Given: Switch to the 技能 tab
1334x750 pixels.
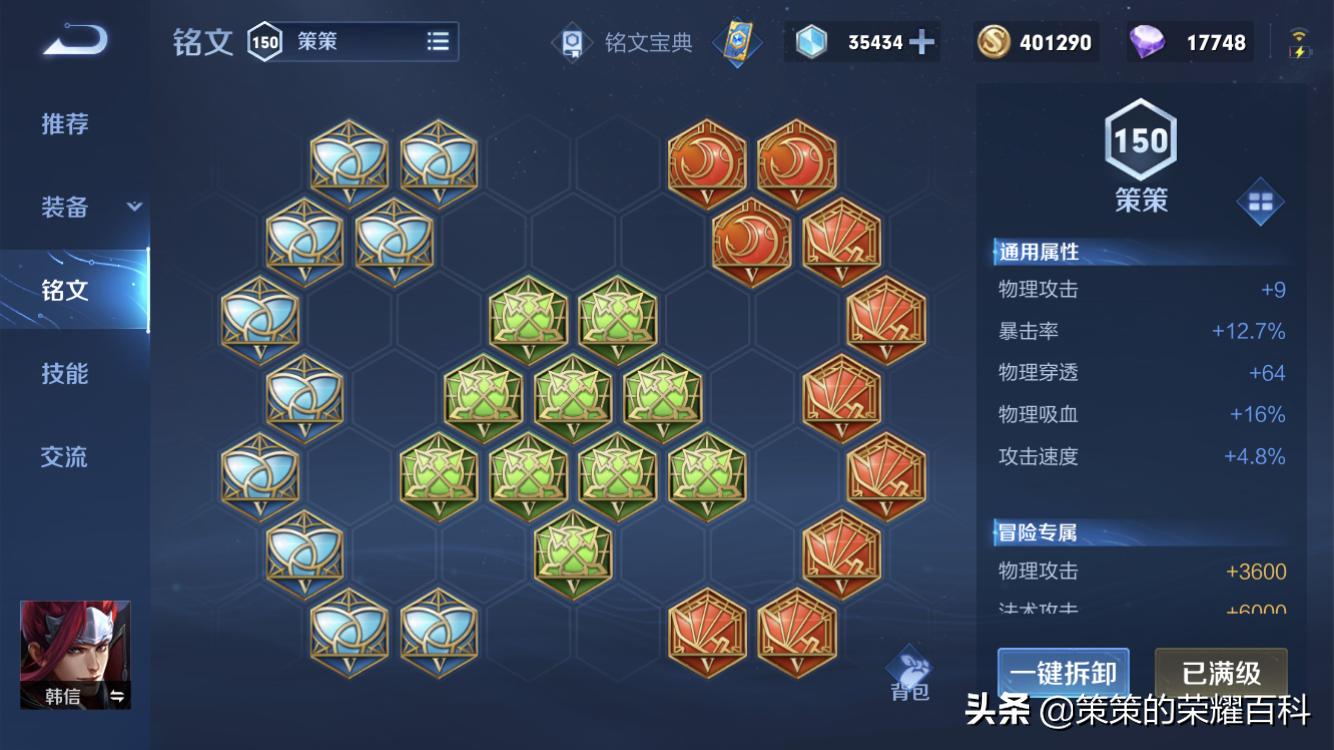Looking at the screenshot, I should (62, 374).
